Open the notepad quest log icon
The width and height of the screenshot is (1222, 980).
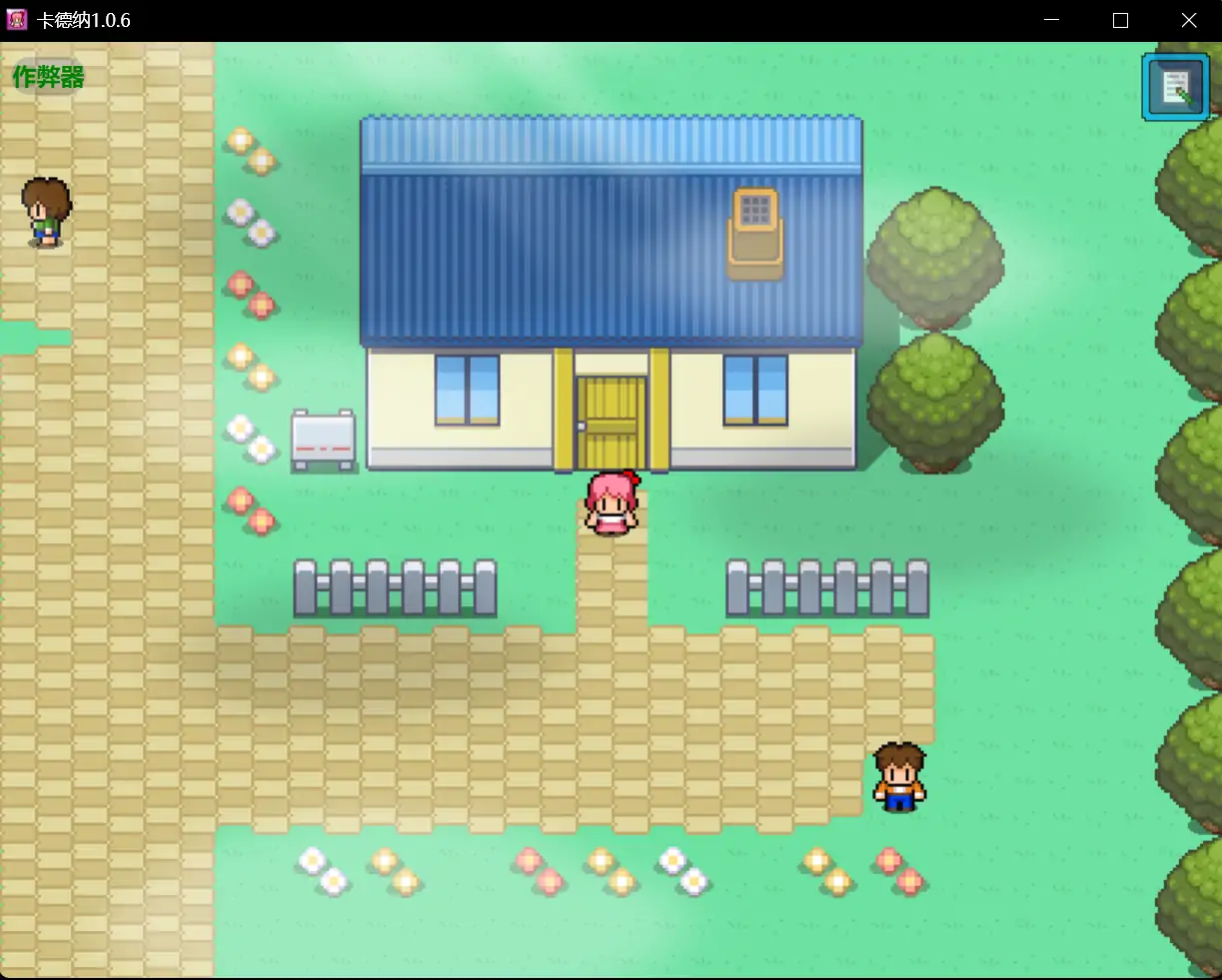tap(1175, 88)
